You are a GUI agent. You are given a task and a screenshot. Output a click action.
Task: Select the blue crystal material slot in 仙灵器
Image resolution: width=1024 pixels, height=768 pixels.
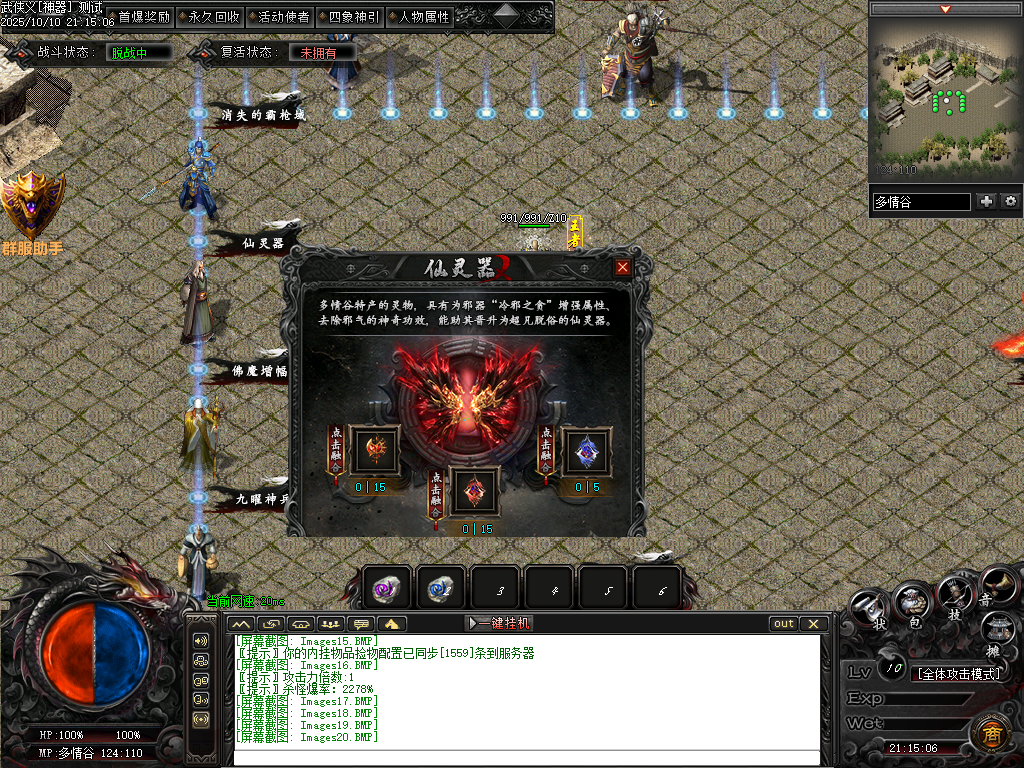(587, 451)
